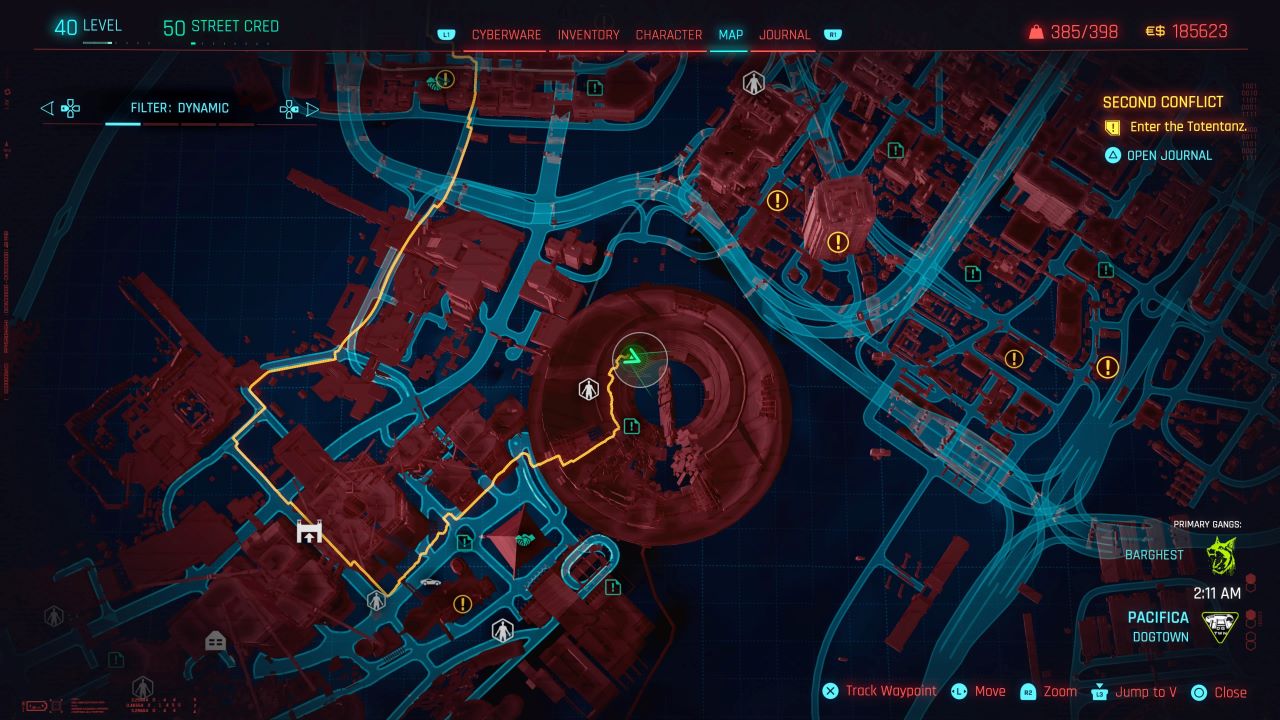The width and height of the screenshot is (1280, 720).
Task: Select the parked vehicle icon near the bottom route
Action: pos(429,580)
